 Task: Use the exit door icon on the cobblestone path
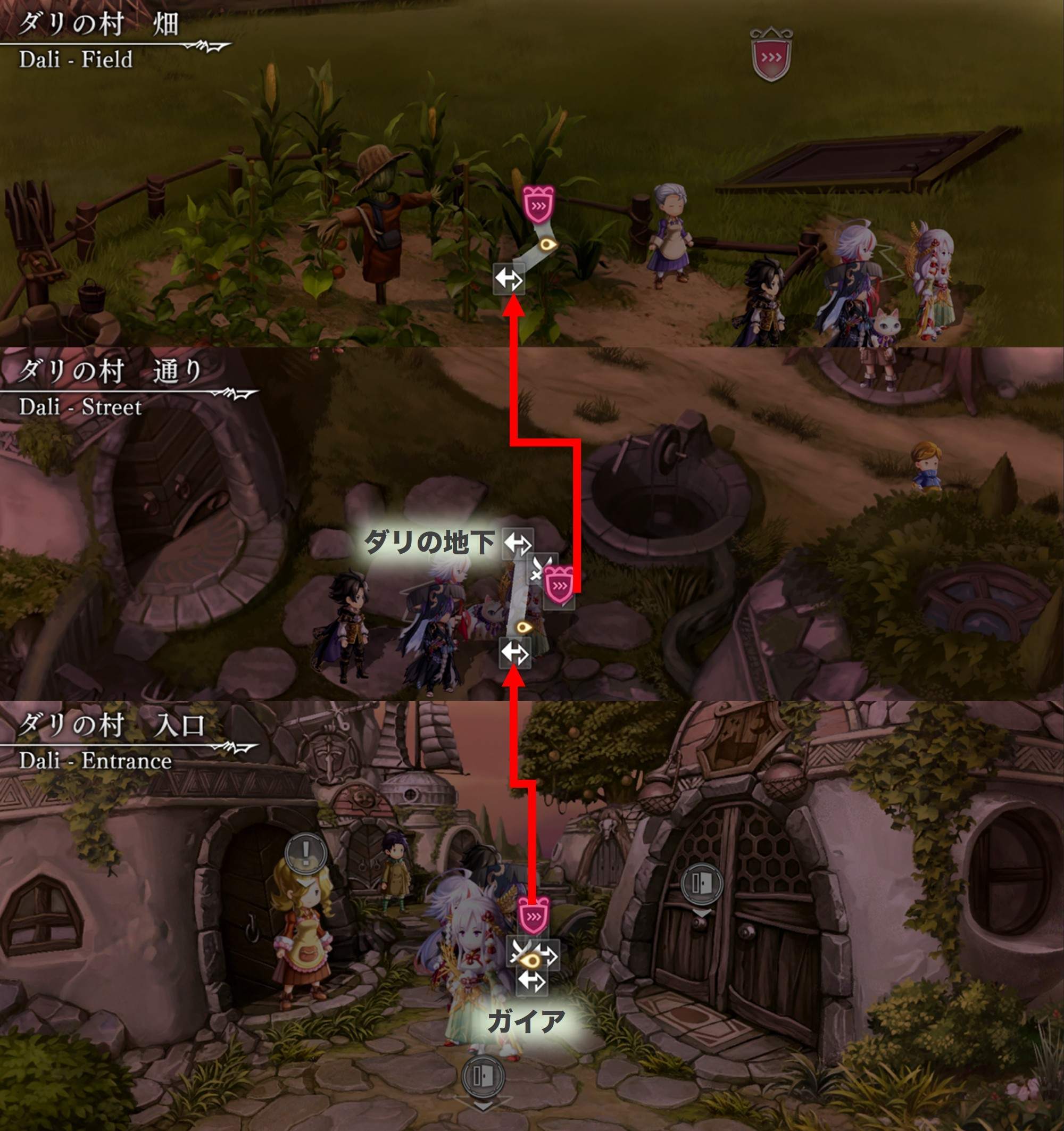483,1076
